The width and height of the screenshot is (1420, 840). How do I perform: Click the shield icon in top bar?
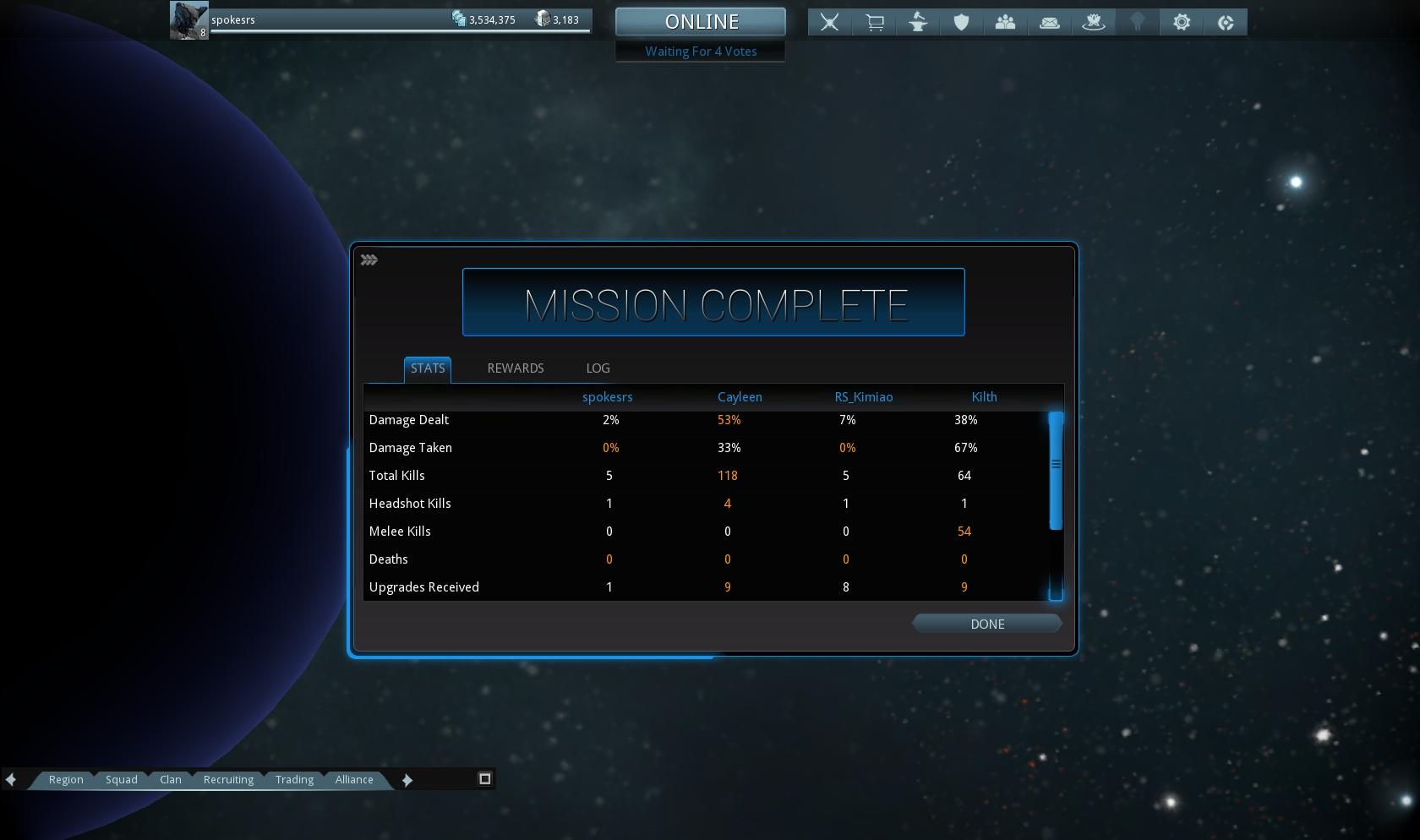click(x=961, y=23)
